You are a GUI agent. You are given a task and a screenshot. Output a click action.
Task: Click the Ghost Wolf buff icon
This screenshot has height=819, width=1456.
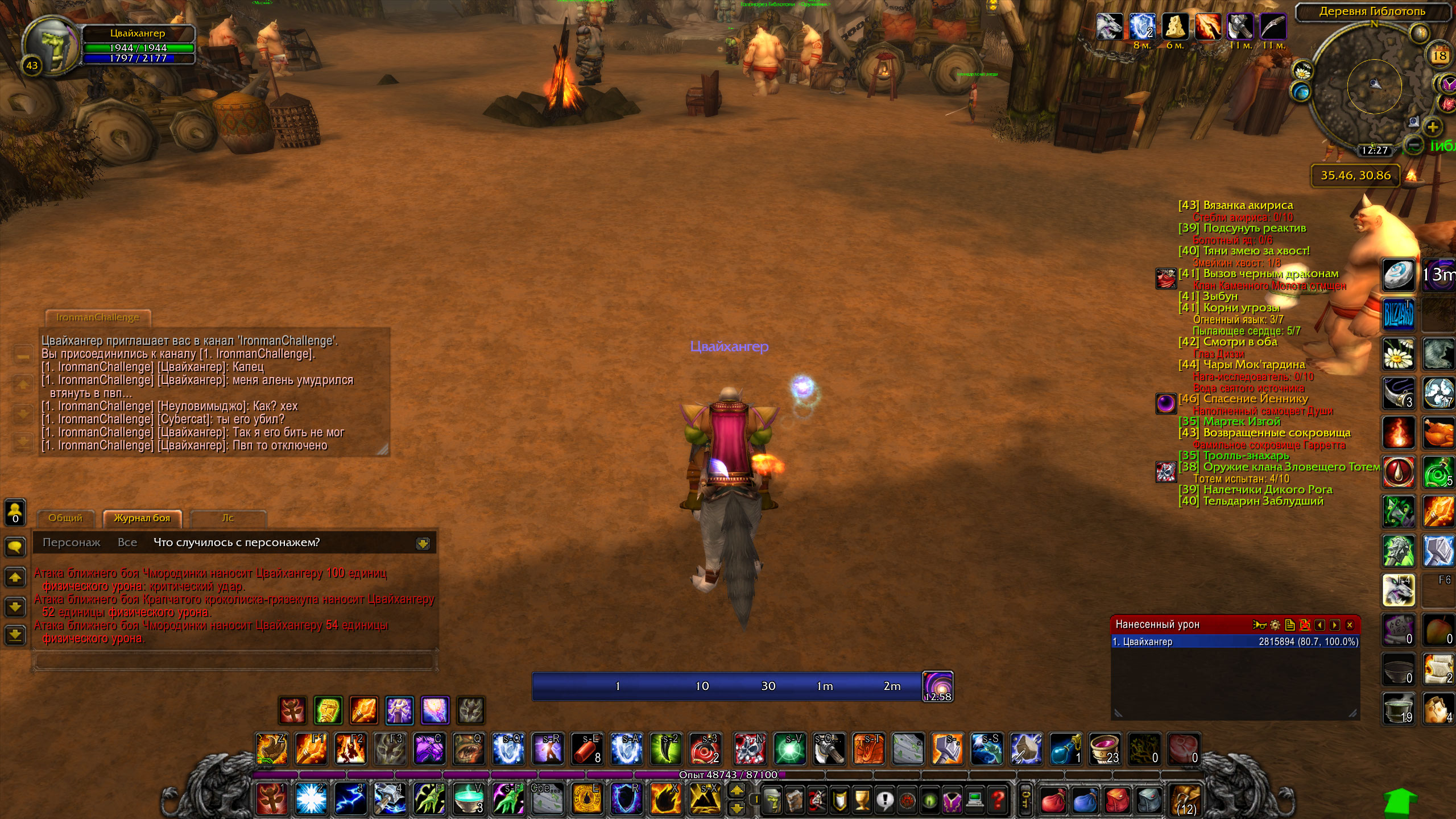(x=1109, y=26)
